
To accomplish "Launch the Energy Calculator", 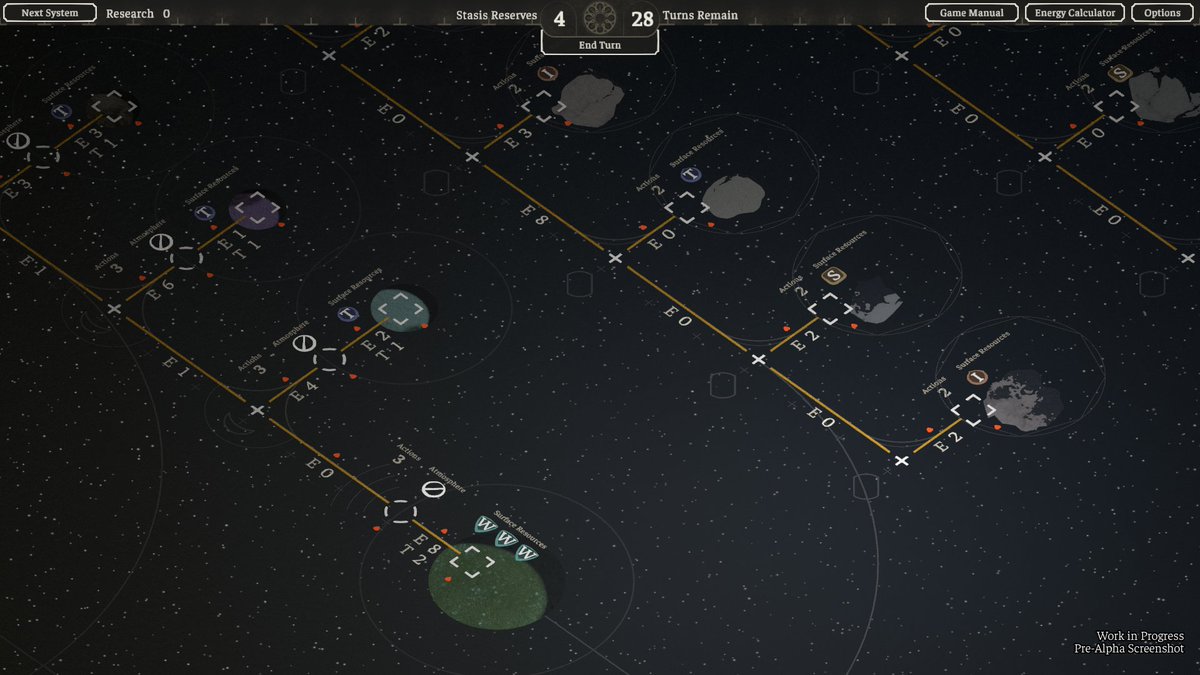I will (x=1075, y=13).
